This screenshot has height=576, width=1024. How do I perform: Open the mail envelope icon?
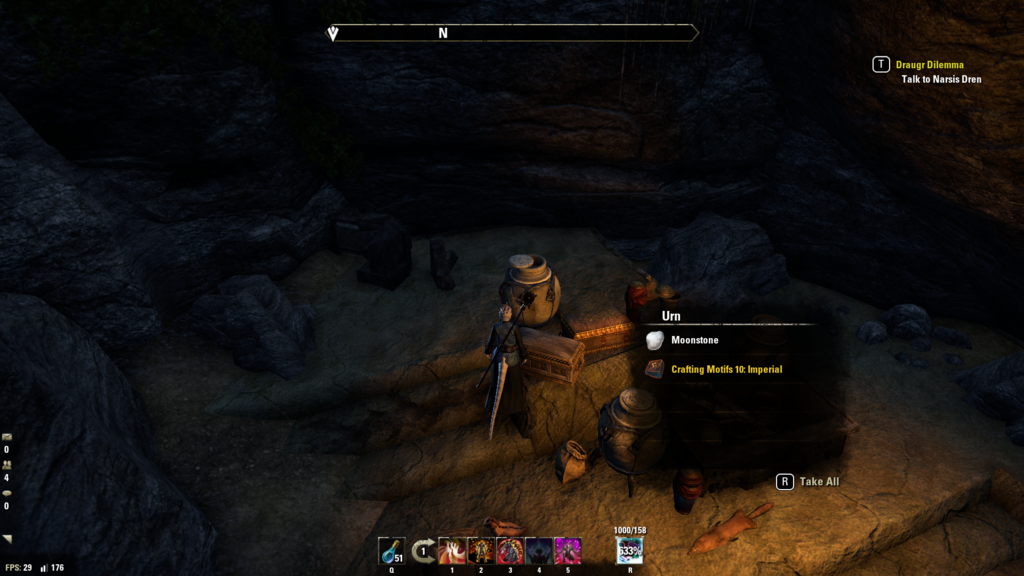click(7, 437)
